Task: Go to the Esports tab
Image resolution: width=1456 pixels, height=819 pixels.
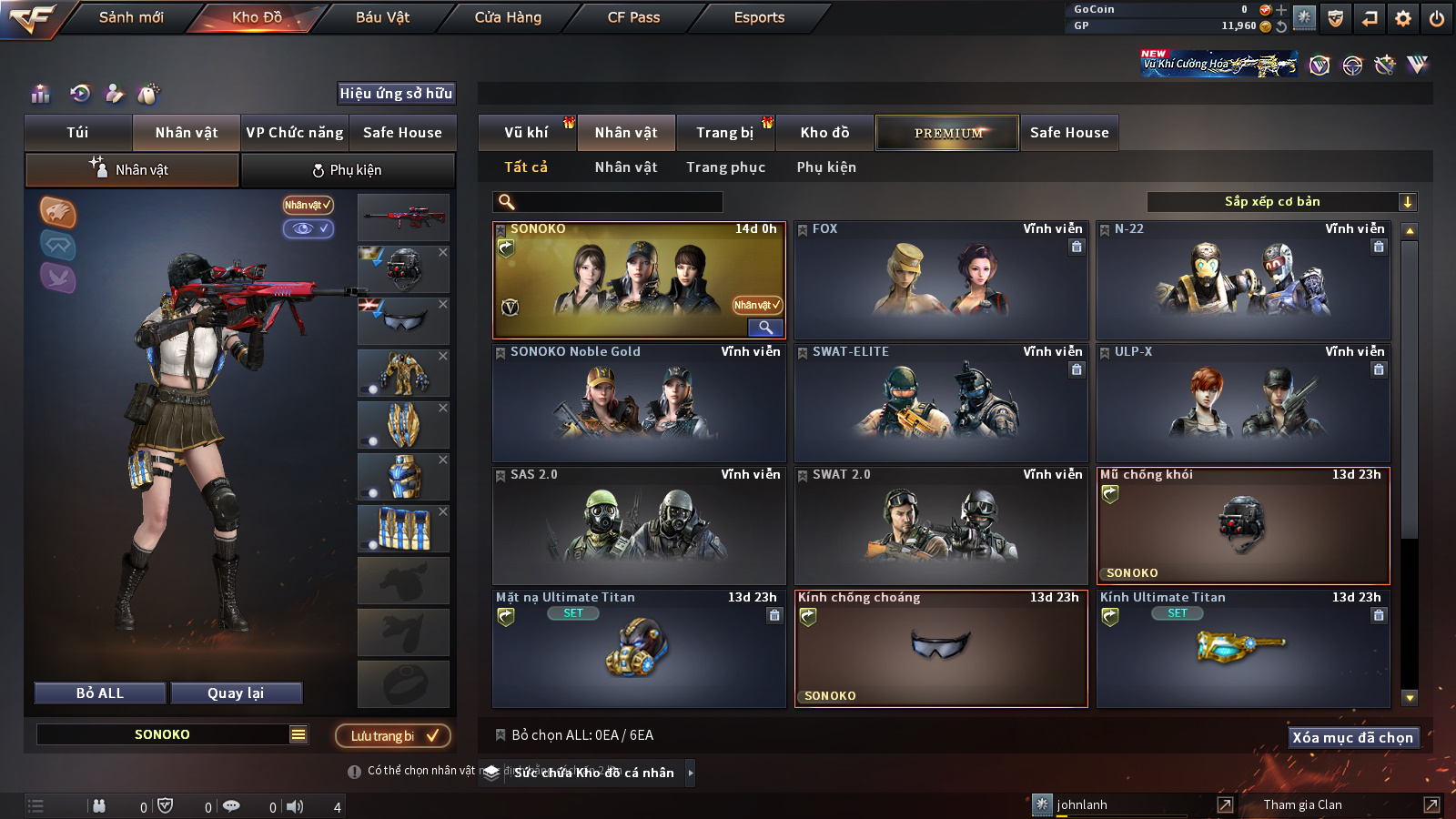Action: [759, 17]
